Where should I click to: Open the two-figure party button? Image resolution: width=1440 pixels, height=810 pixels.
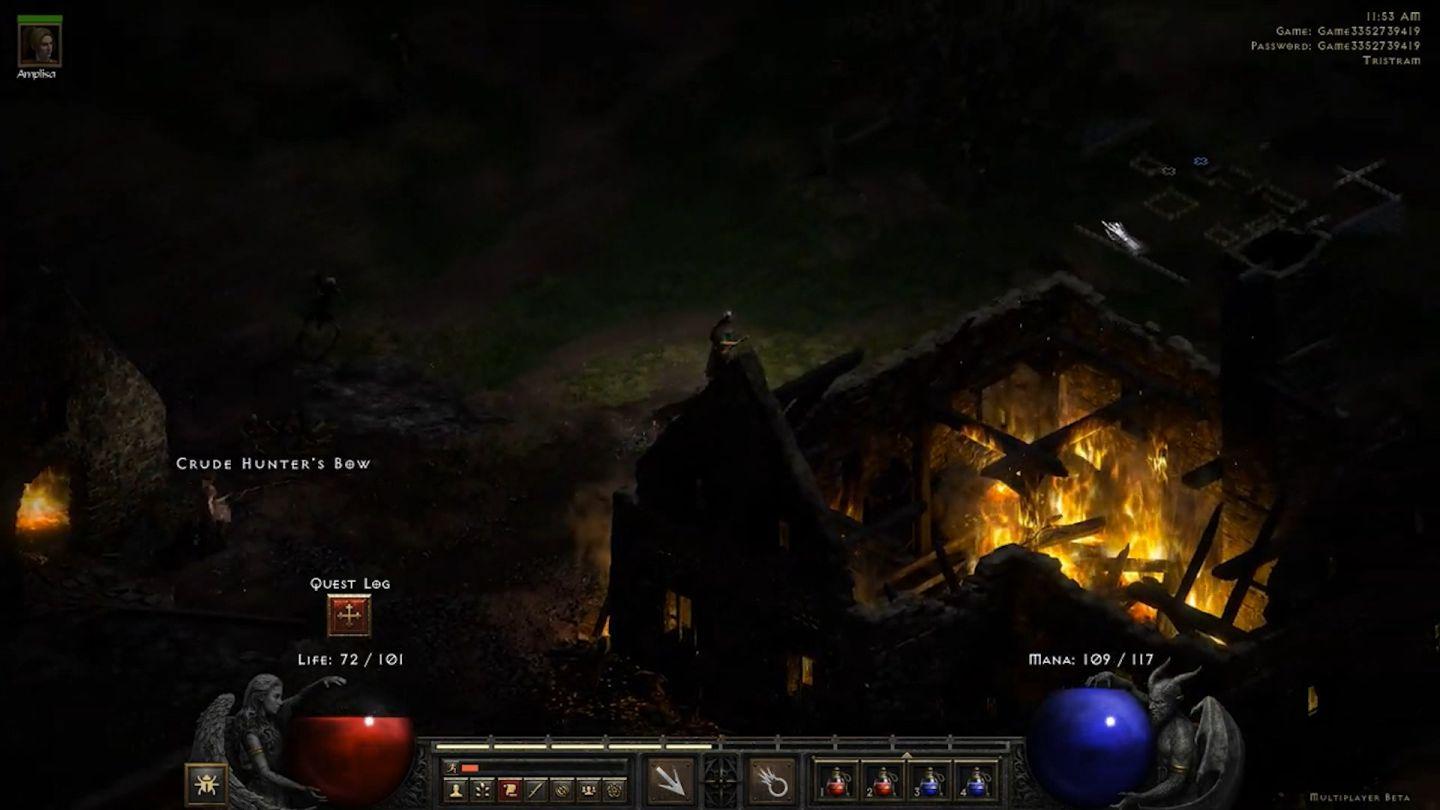(589, 790)
